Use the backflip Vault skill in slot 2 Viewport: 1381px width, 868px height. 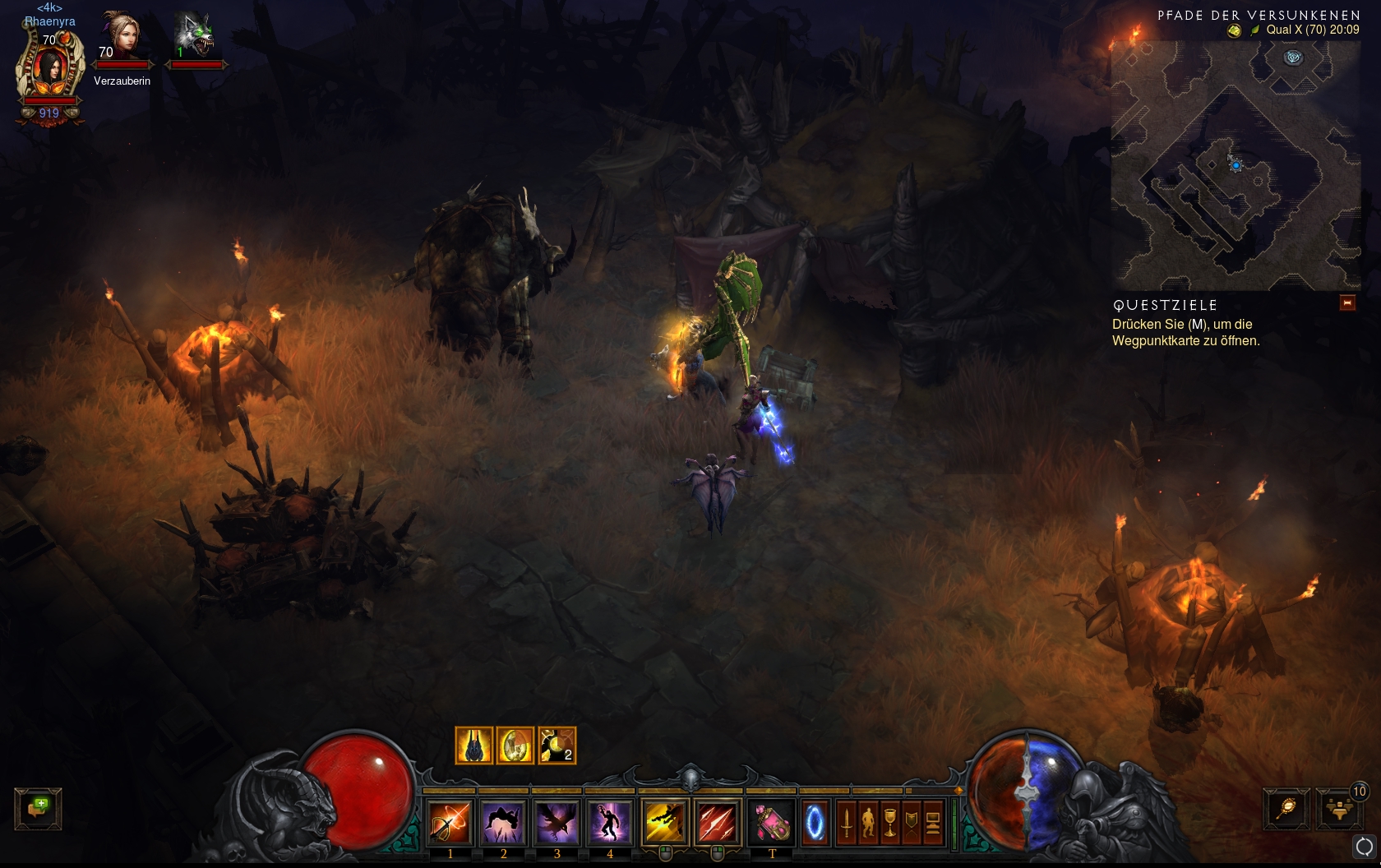(503, 821)
